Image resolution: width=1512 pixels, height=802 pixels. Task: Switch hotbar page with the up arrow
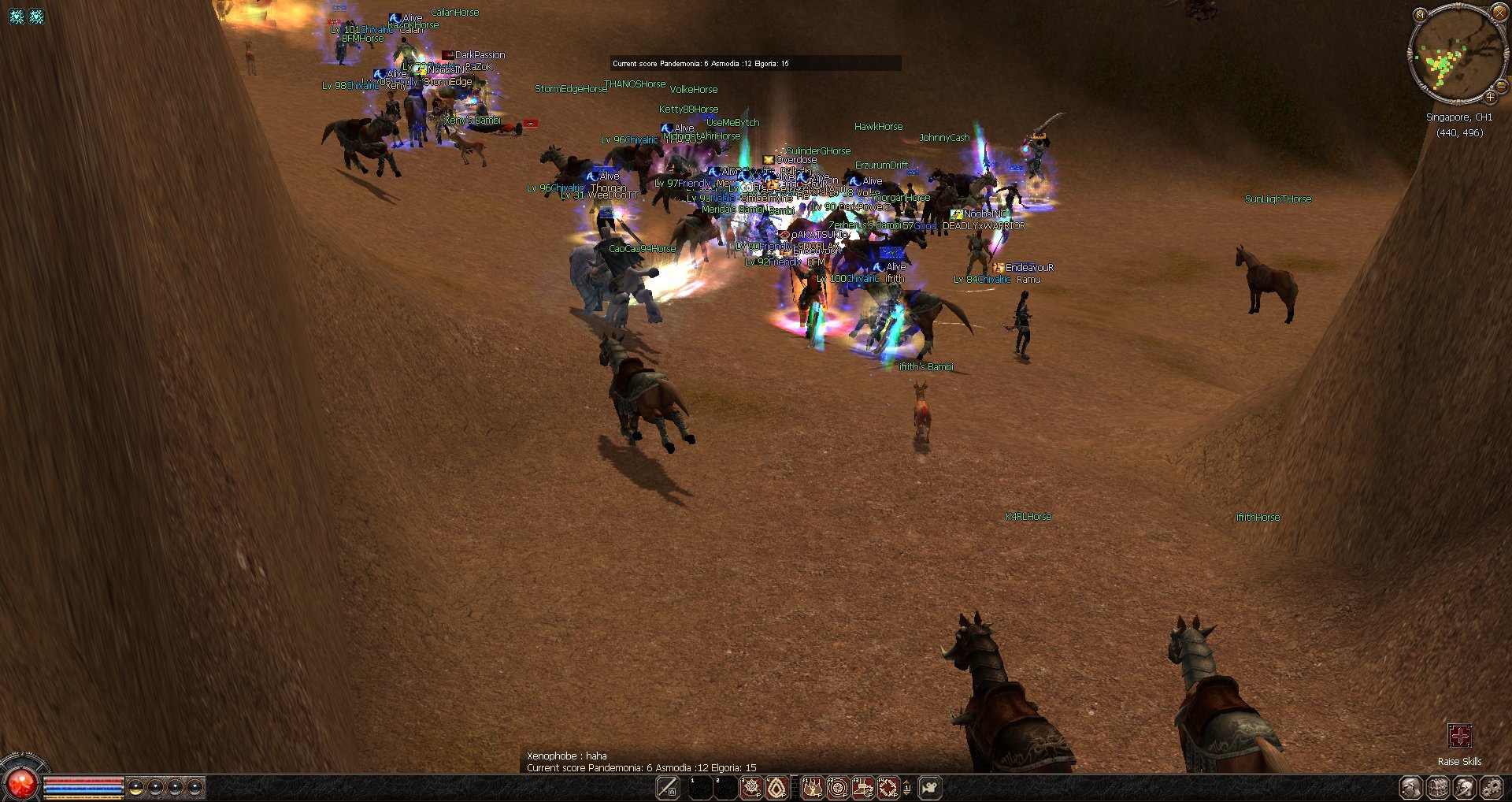[907, 783]
